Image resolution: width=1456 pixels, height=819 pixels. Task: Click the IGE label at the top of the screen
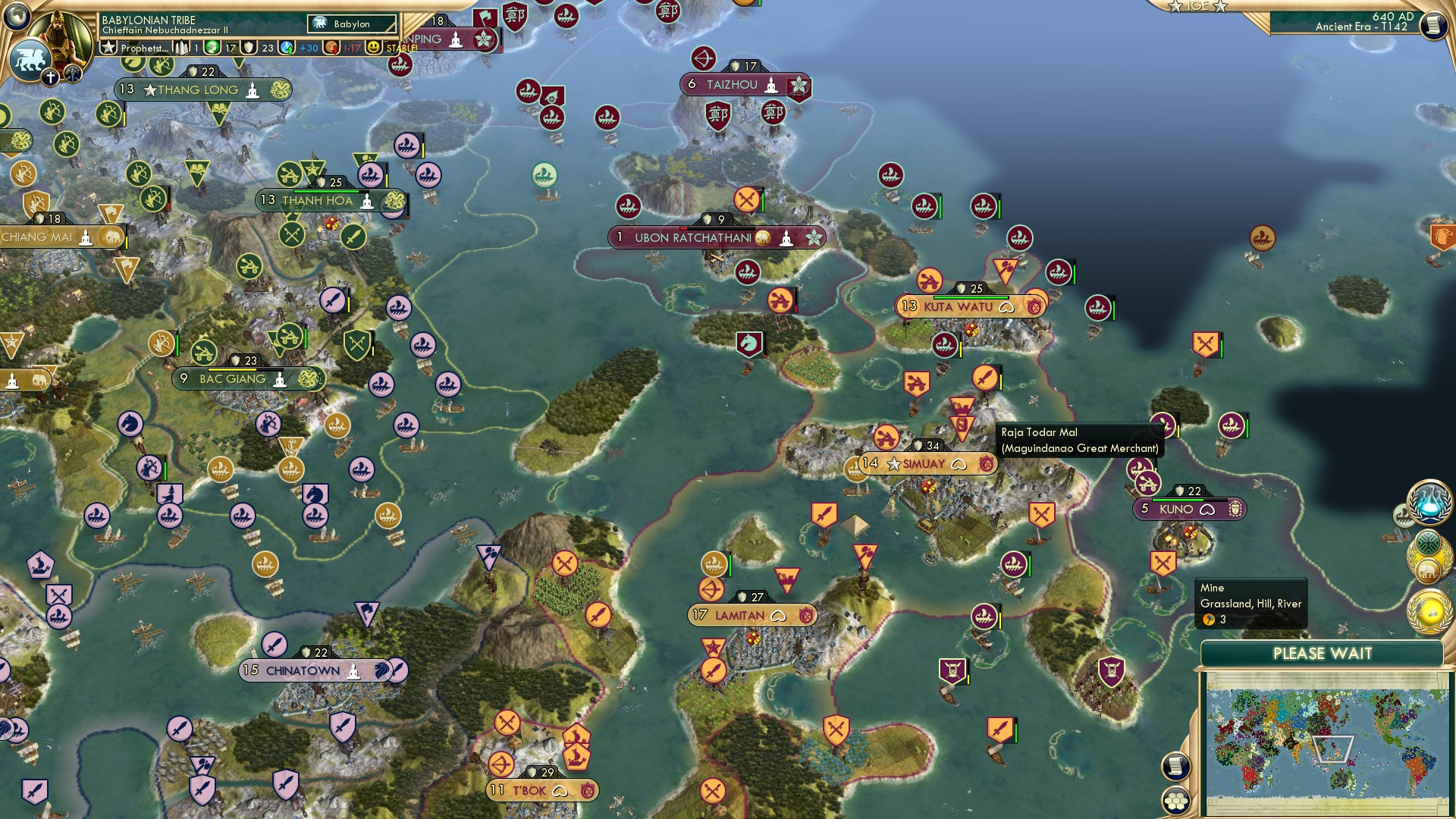click(1198, 7)
